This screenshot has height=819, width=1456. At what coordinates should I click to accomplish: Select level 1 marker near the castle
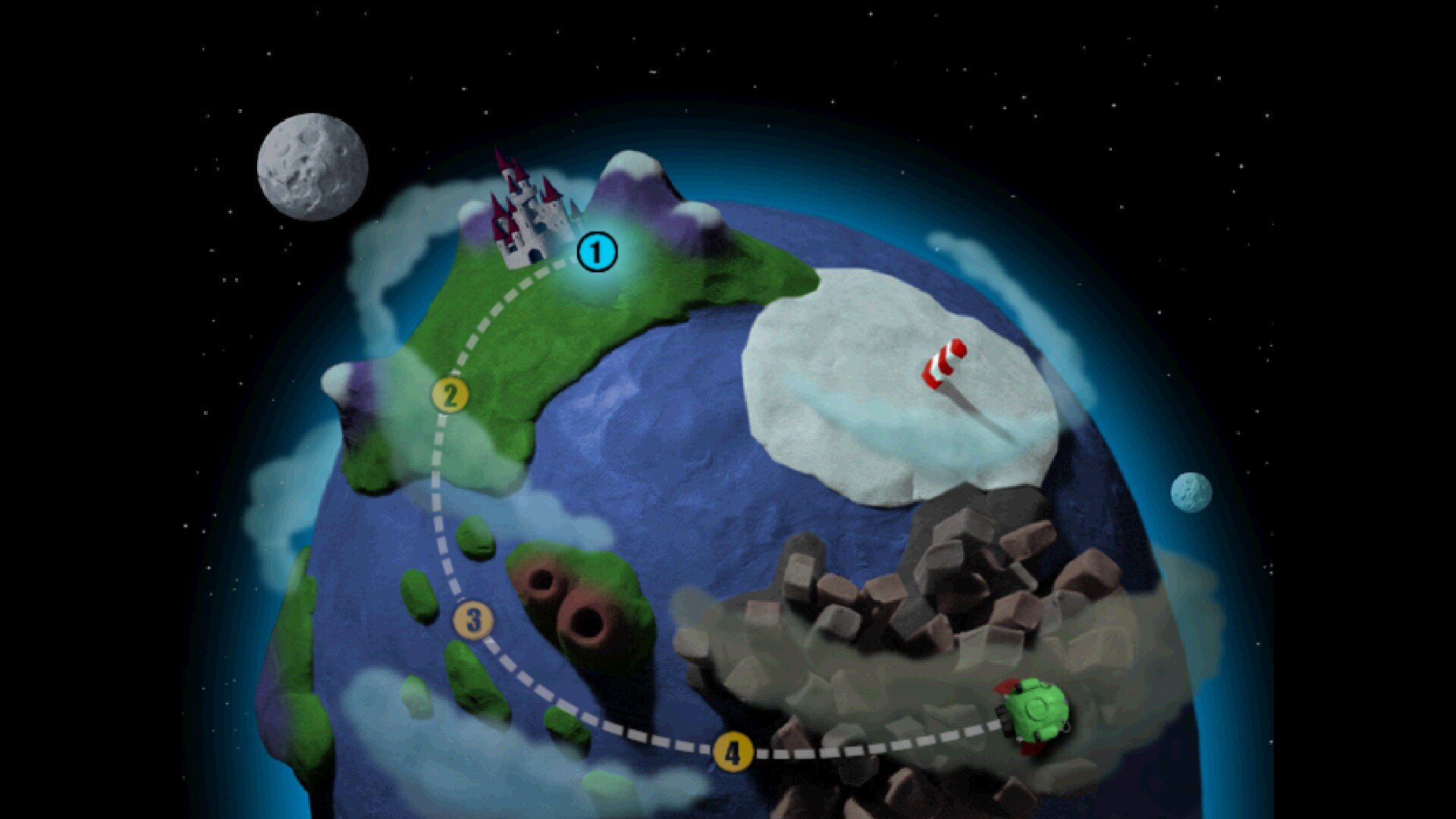[597, 253]
